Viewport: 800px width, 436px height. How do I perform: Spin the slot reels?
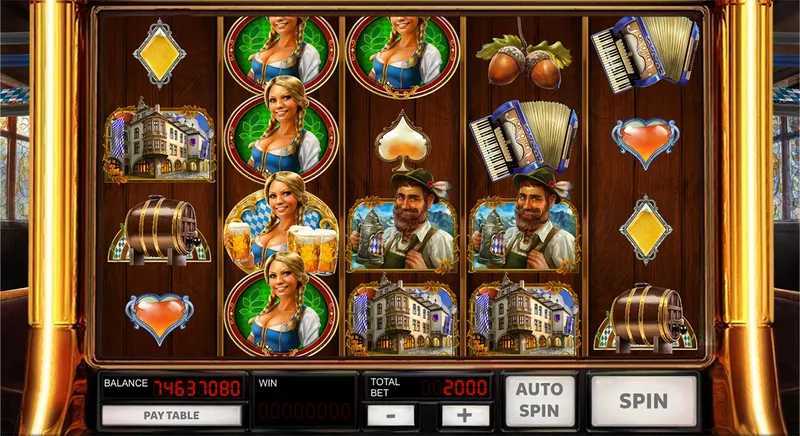tap(643, 401)
